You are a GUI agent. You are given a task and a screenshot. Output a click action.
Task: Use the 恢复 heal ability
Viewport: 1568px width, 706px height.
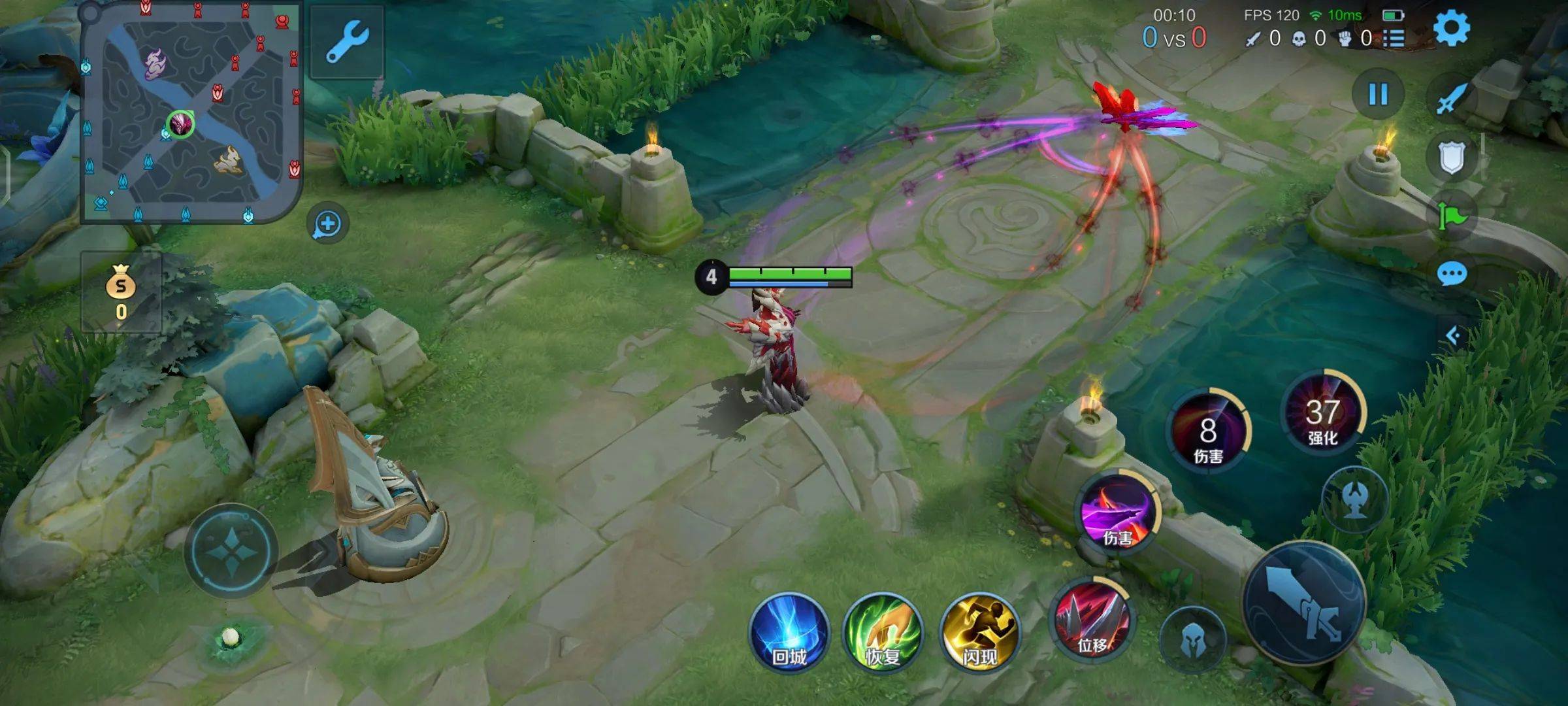point(883,632)
